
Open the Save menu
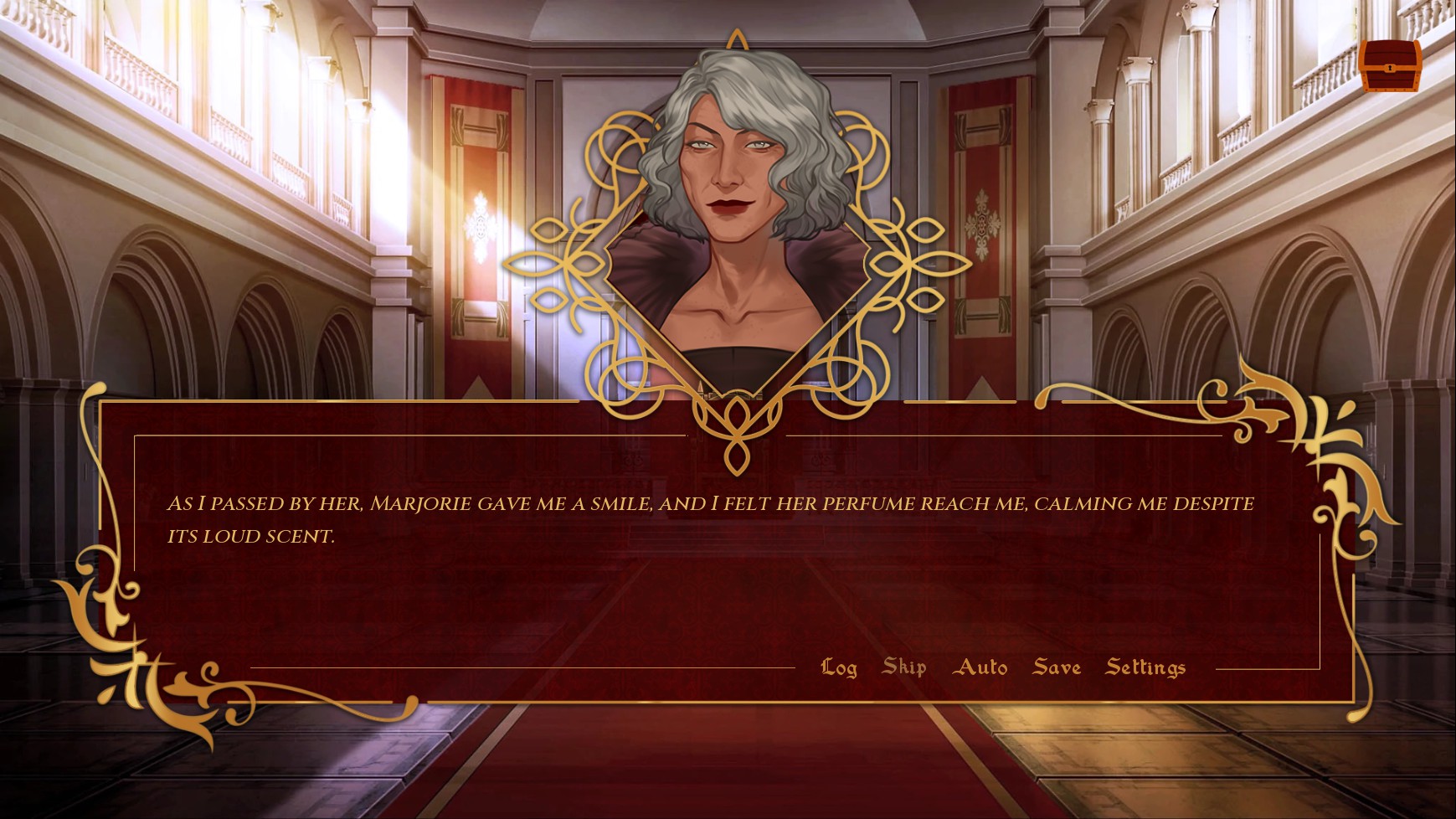(x=1057, y=667)
